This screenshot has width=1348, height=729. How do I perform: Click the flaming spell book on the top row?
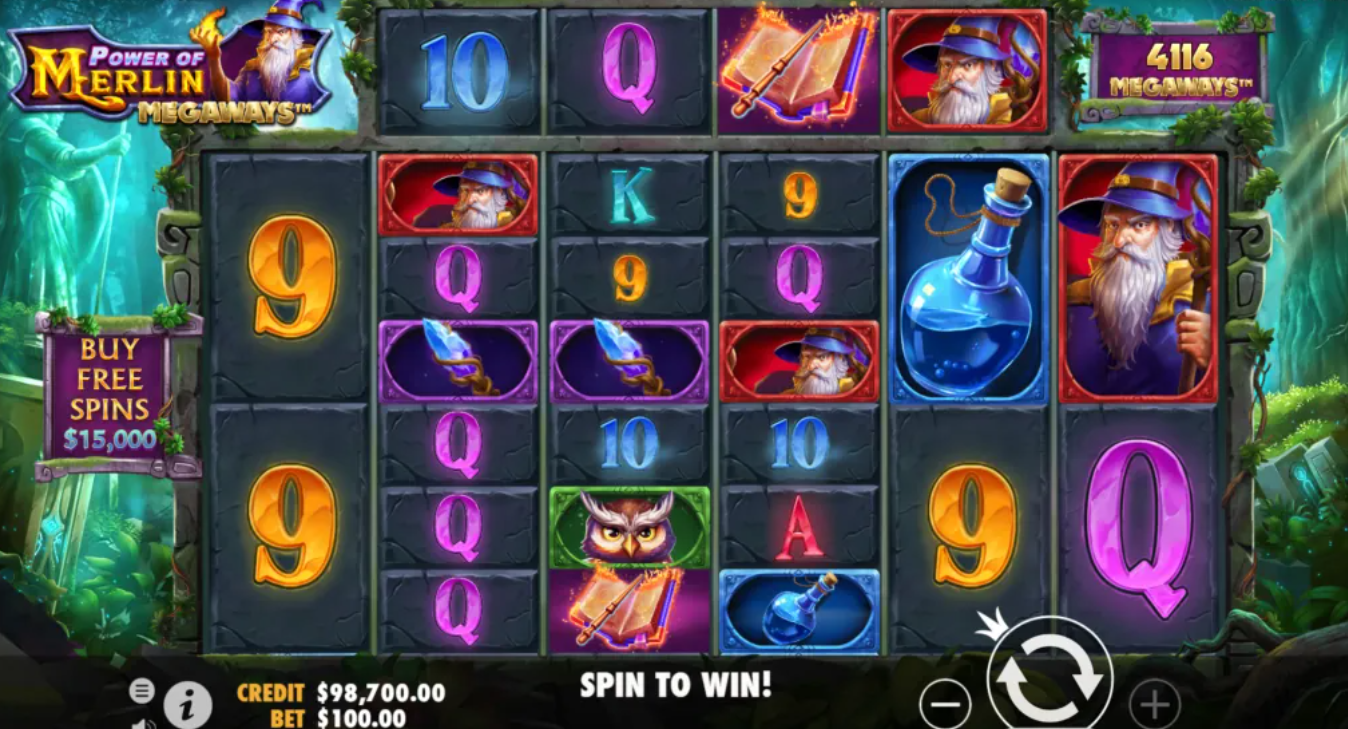click(799, 67)
